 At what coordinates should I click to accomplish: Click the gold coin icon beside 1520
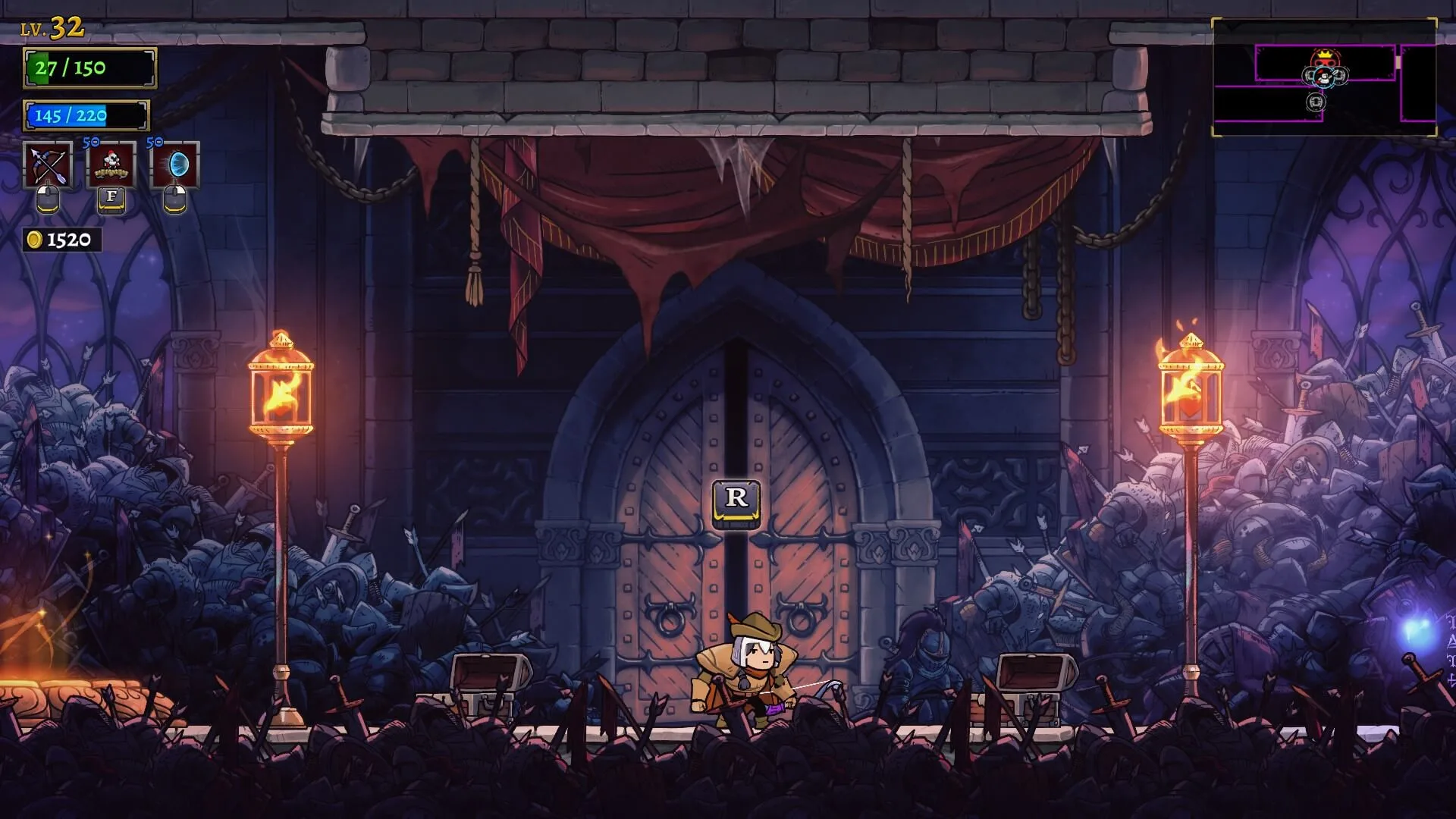tap(33, 240)
